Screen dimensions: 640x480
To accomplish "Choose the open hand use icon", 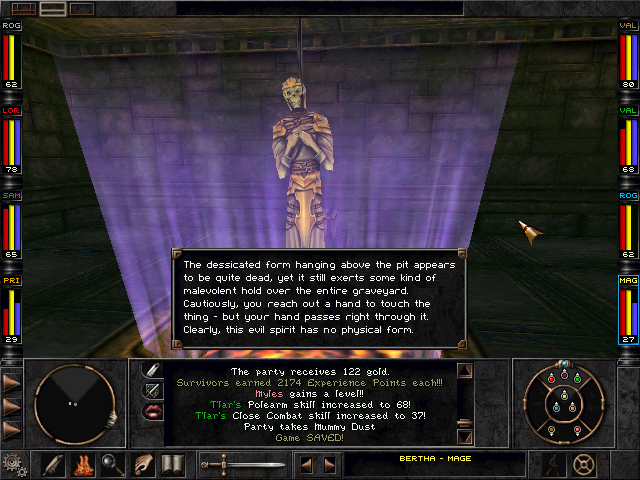I will (x=143, y=464).
